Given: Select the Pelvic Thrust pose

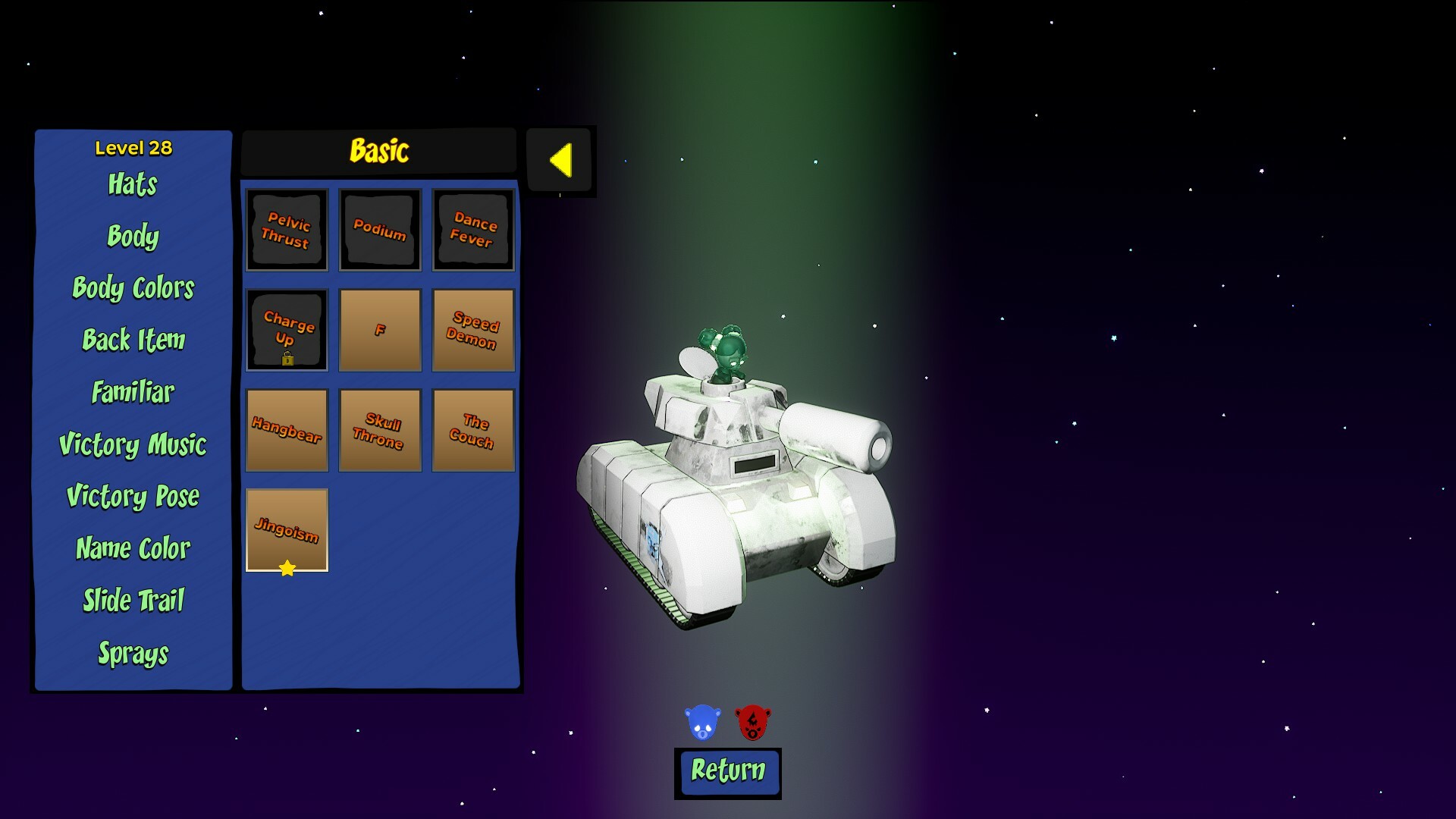Looking at the screenshot, I should coord(287,230).
